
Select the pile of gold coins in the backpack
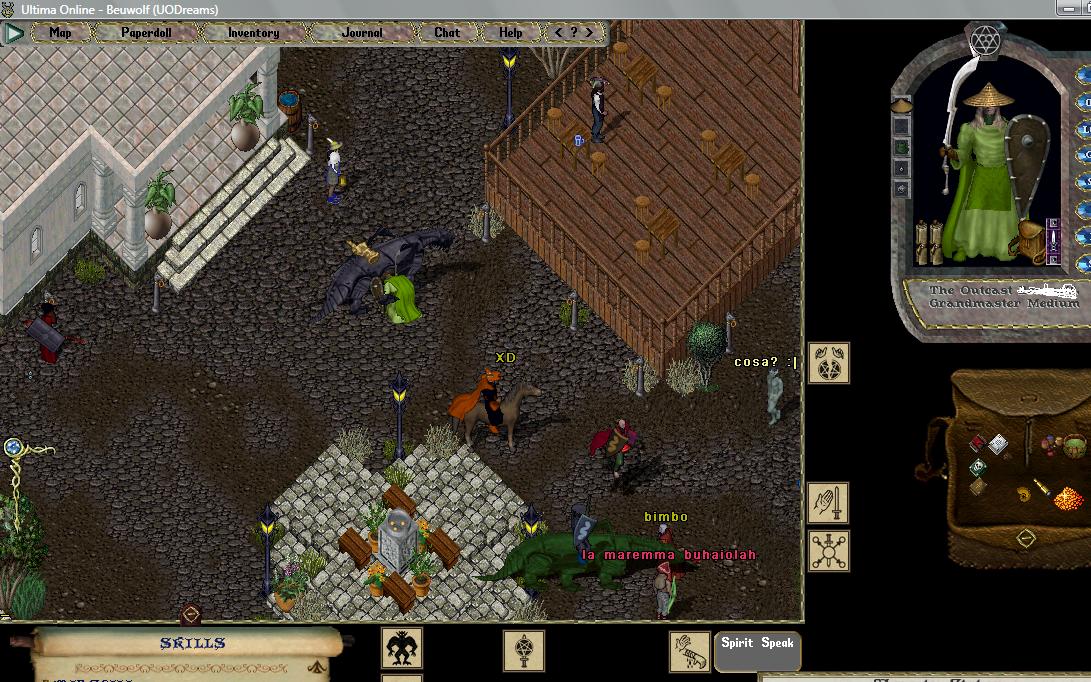pyautogui.click(x=1068, y=496)
